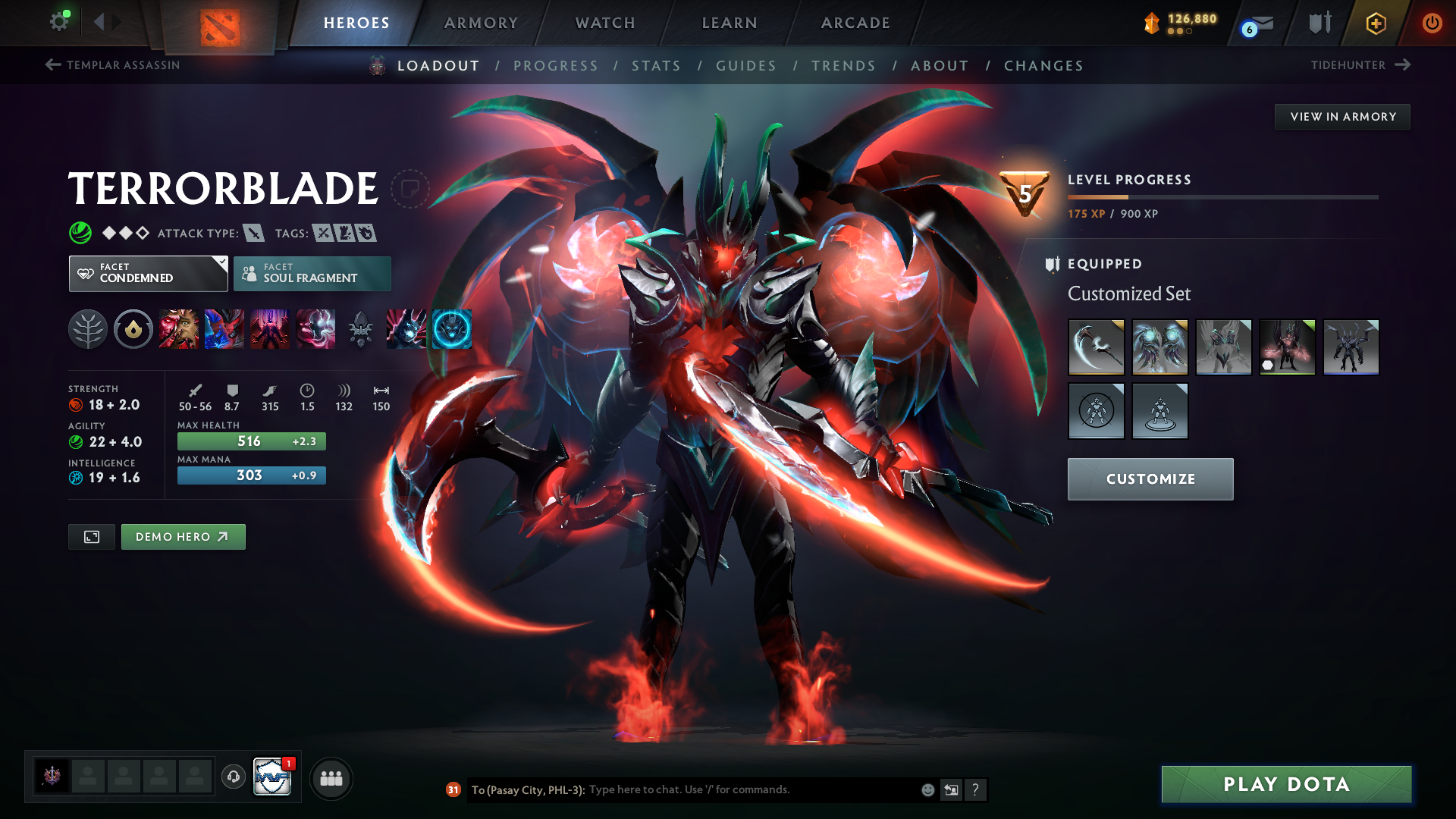Click the Play Dota button
Screen dimensions: 1456x819
click(1286, 784)
